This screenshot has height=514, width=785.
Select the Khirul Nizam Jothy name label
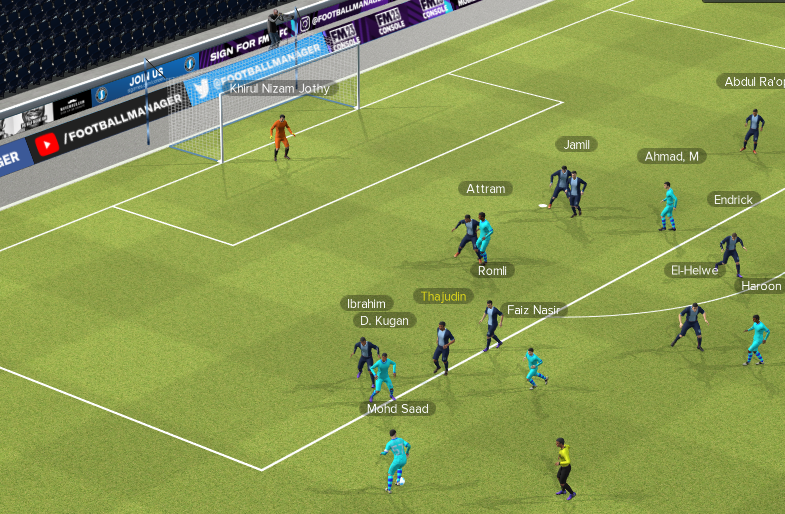pyautogui.click(x=279, y=88)
